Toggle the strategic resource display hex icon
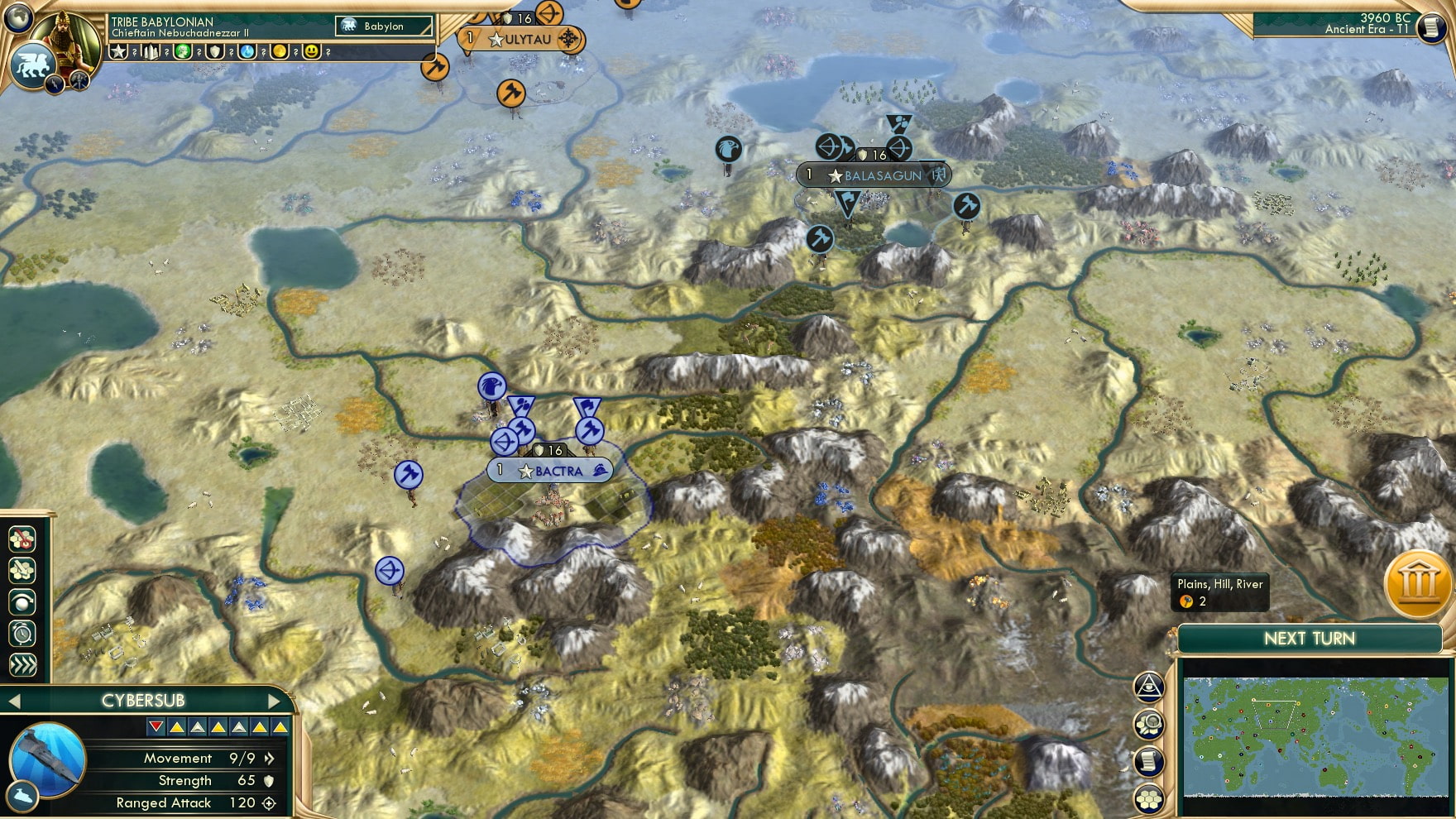 pyautogui.click(x=23, y=539)
